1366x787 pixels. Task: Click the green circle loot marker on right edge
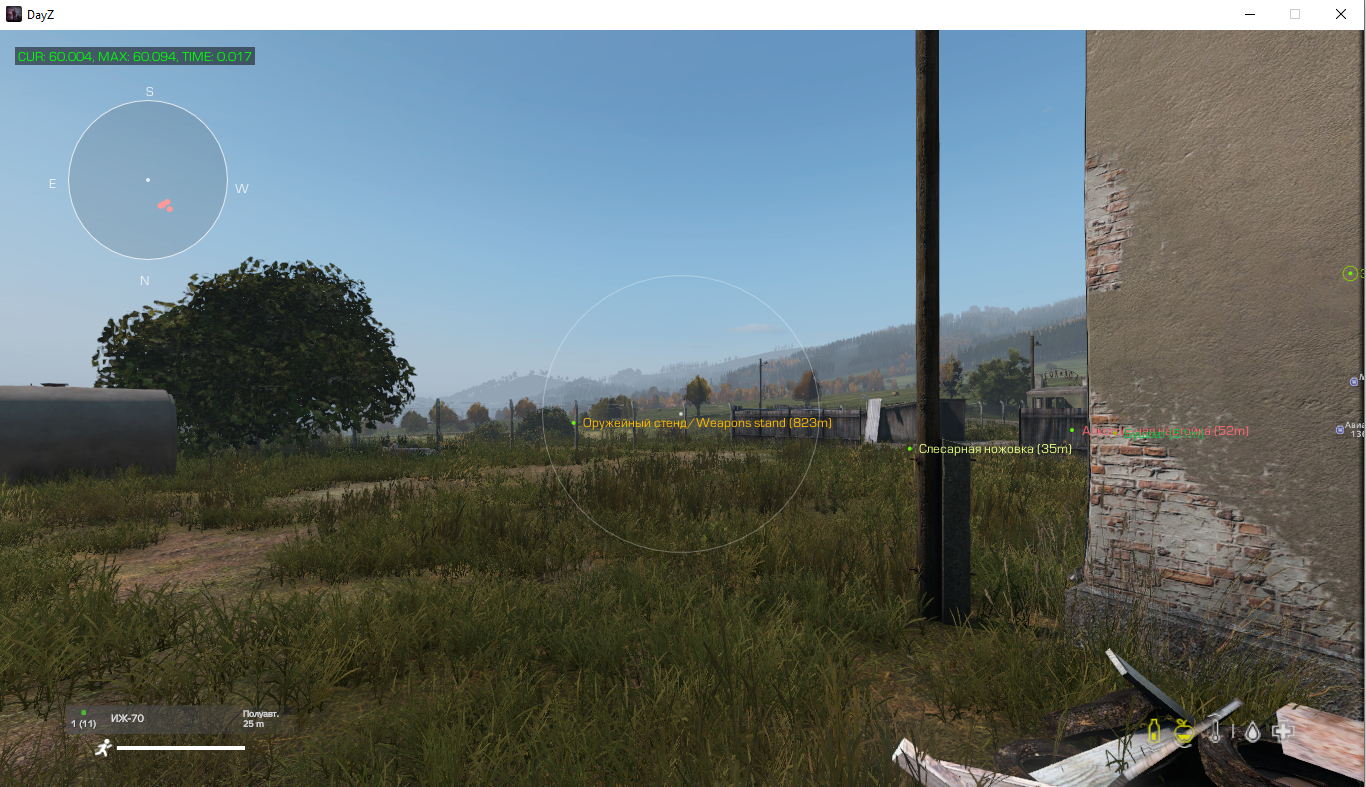coord(1349,273)
